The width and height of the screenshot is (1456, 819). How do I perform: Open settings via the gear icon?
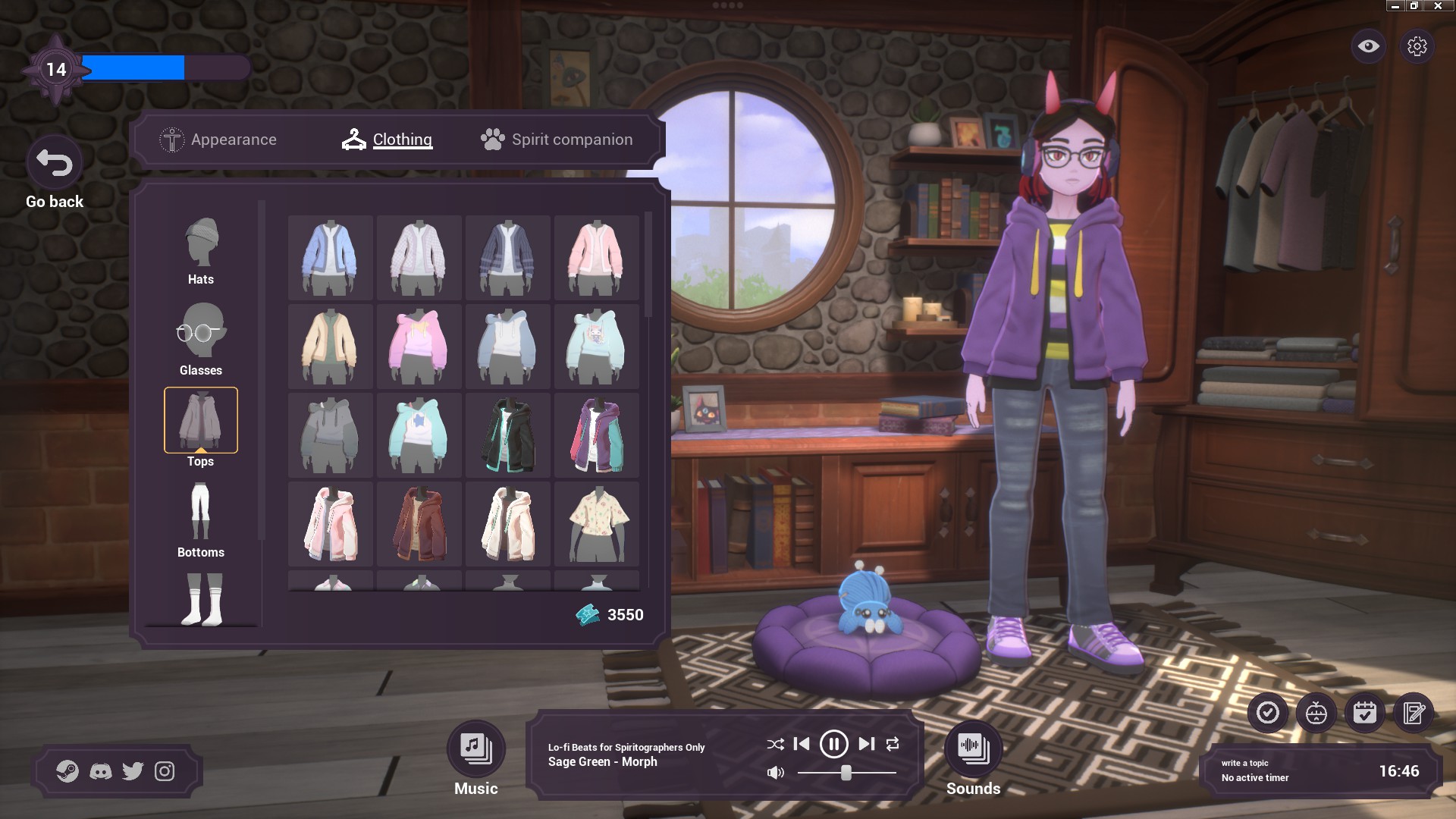[1417, 46]
